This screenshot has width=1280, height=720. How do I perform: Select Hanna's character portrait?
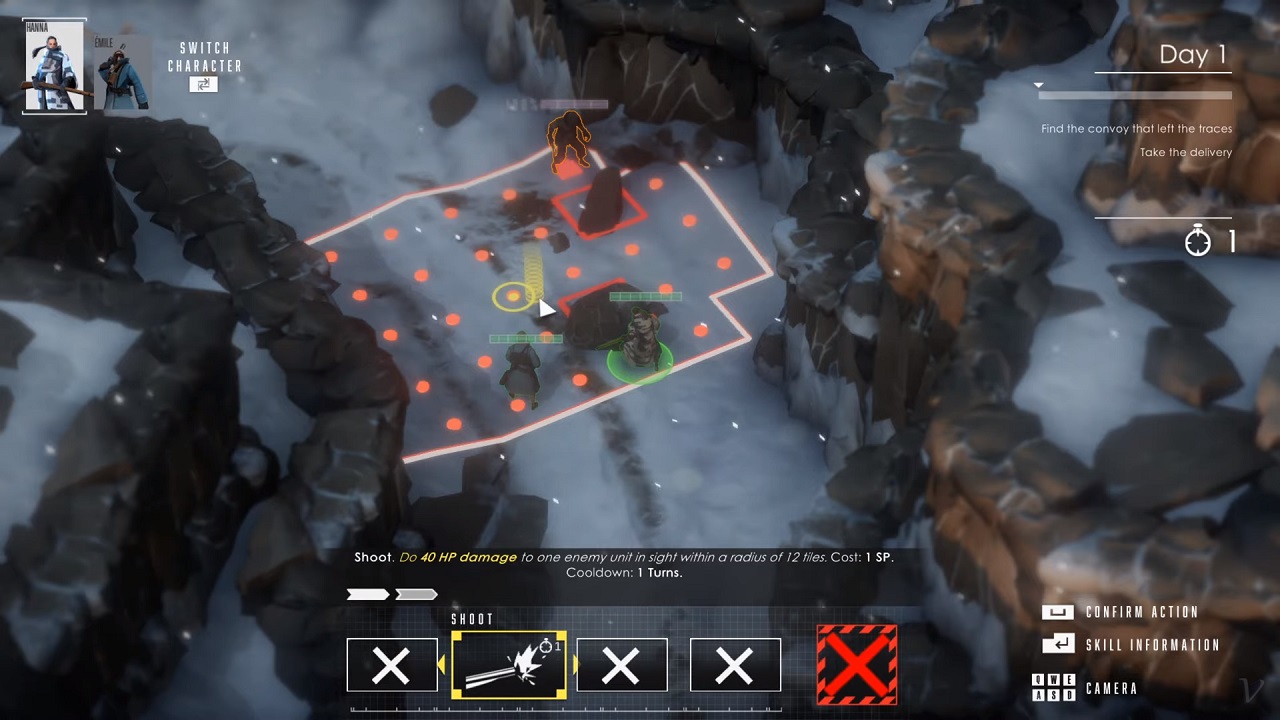pyautogui.click(x=55, y=66)
